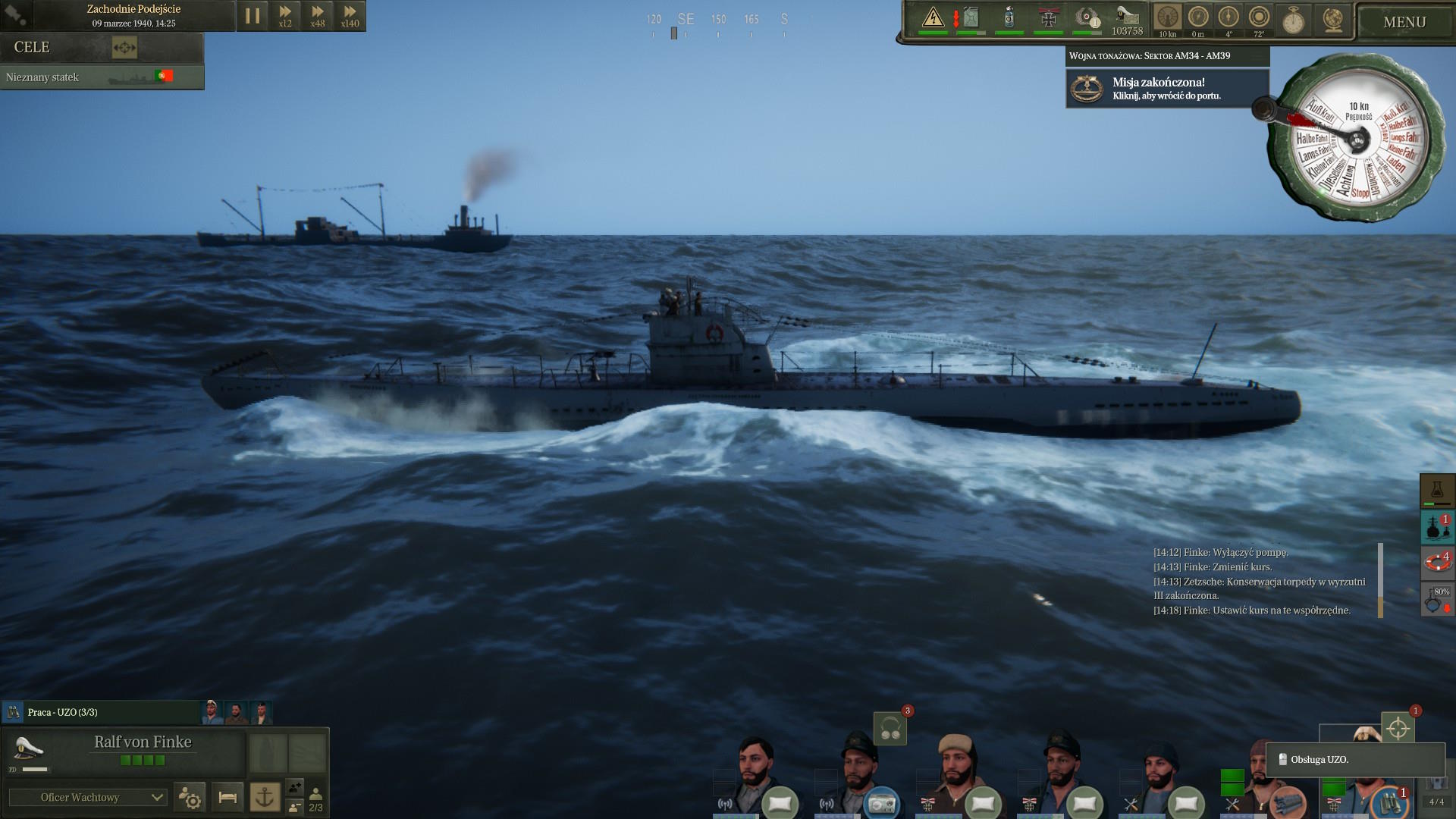Click the stopwatch icon

tap(1294, 20)
